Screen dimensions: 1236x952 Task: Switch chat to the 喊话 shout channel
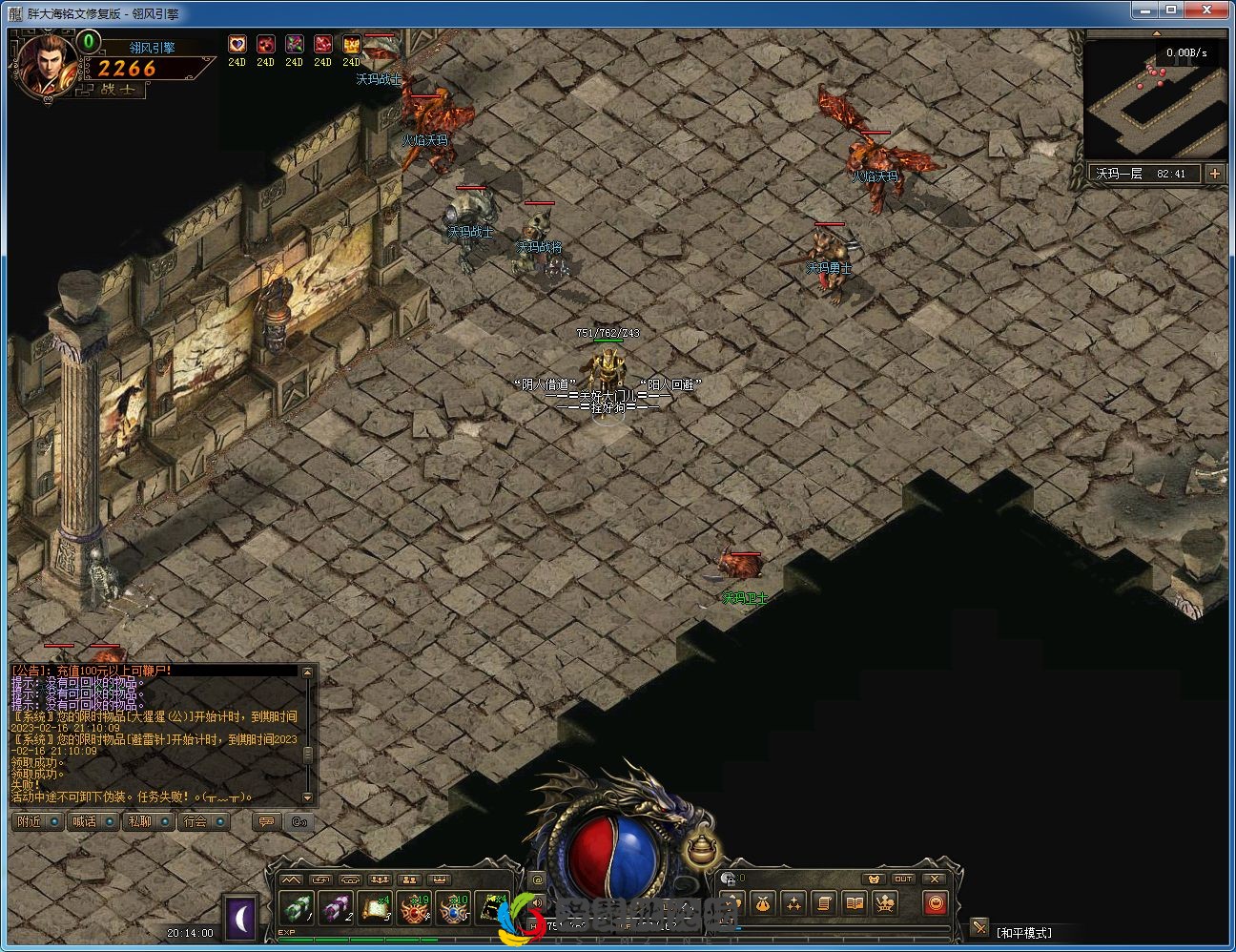click(x=93, y=821)
